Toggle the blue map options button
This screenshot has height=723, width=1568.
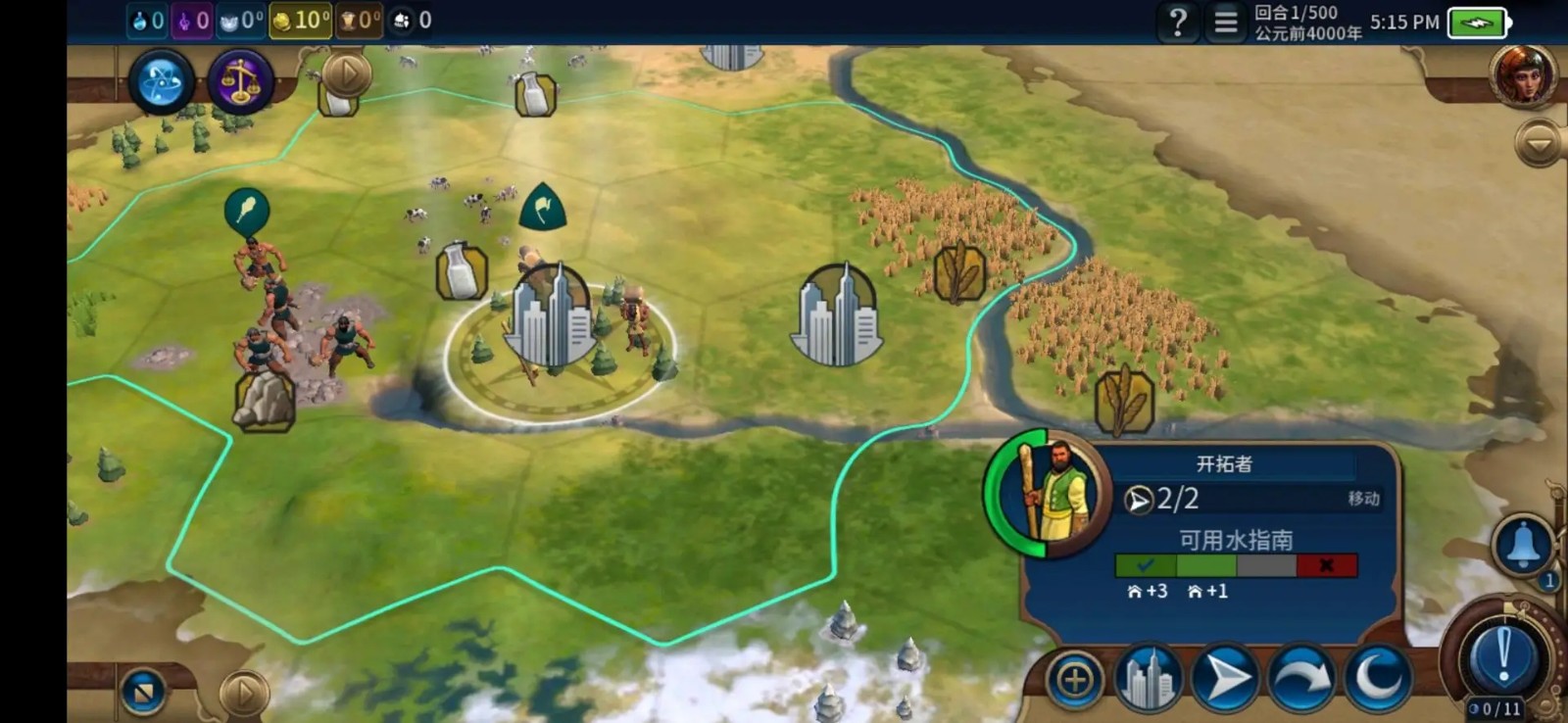coord(143,692)
